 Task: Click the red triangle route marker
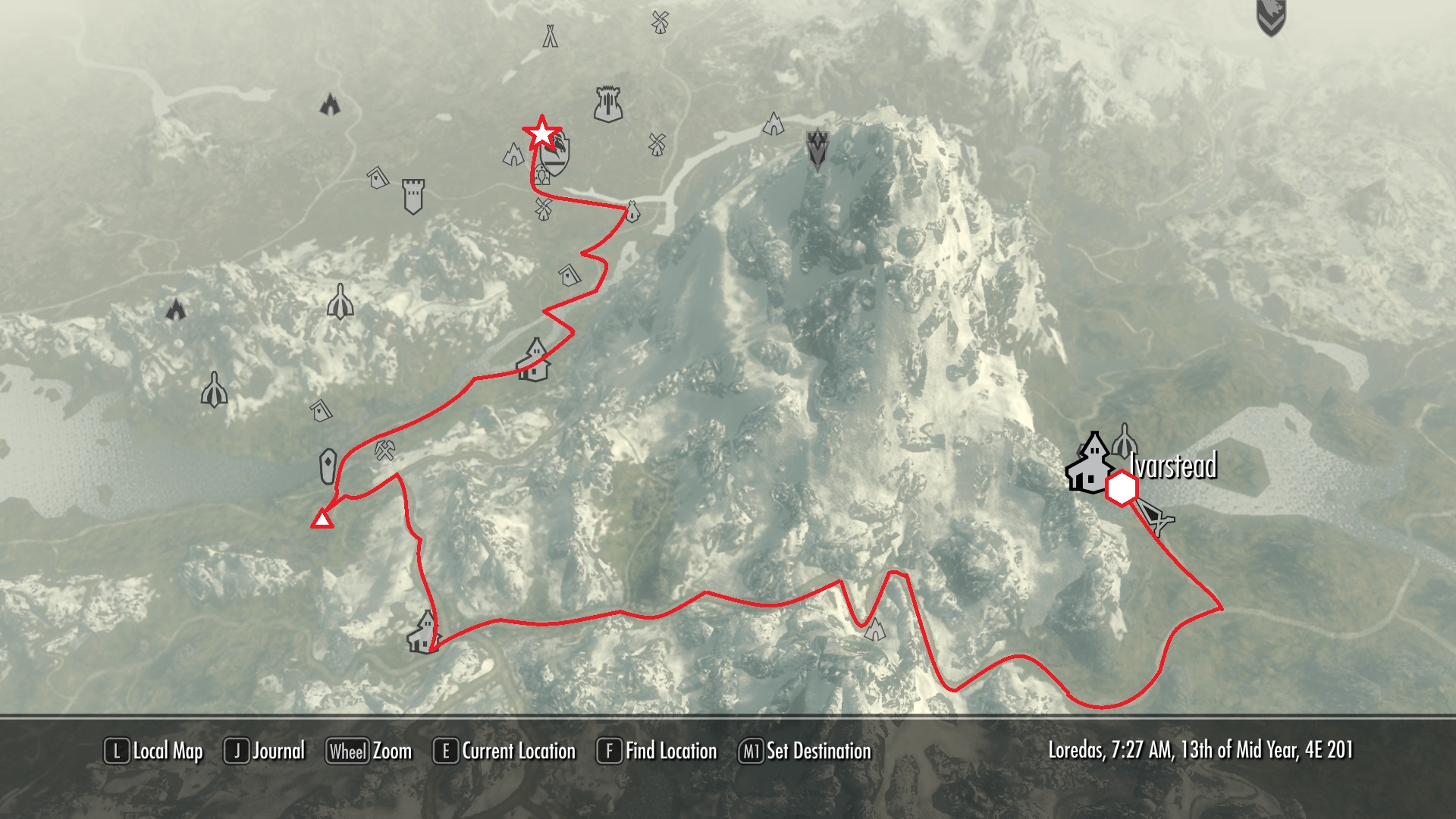pyautogui.click(x=322, y=519)
